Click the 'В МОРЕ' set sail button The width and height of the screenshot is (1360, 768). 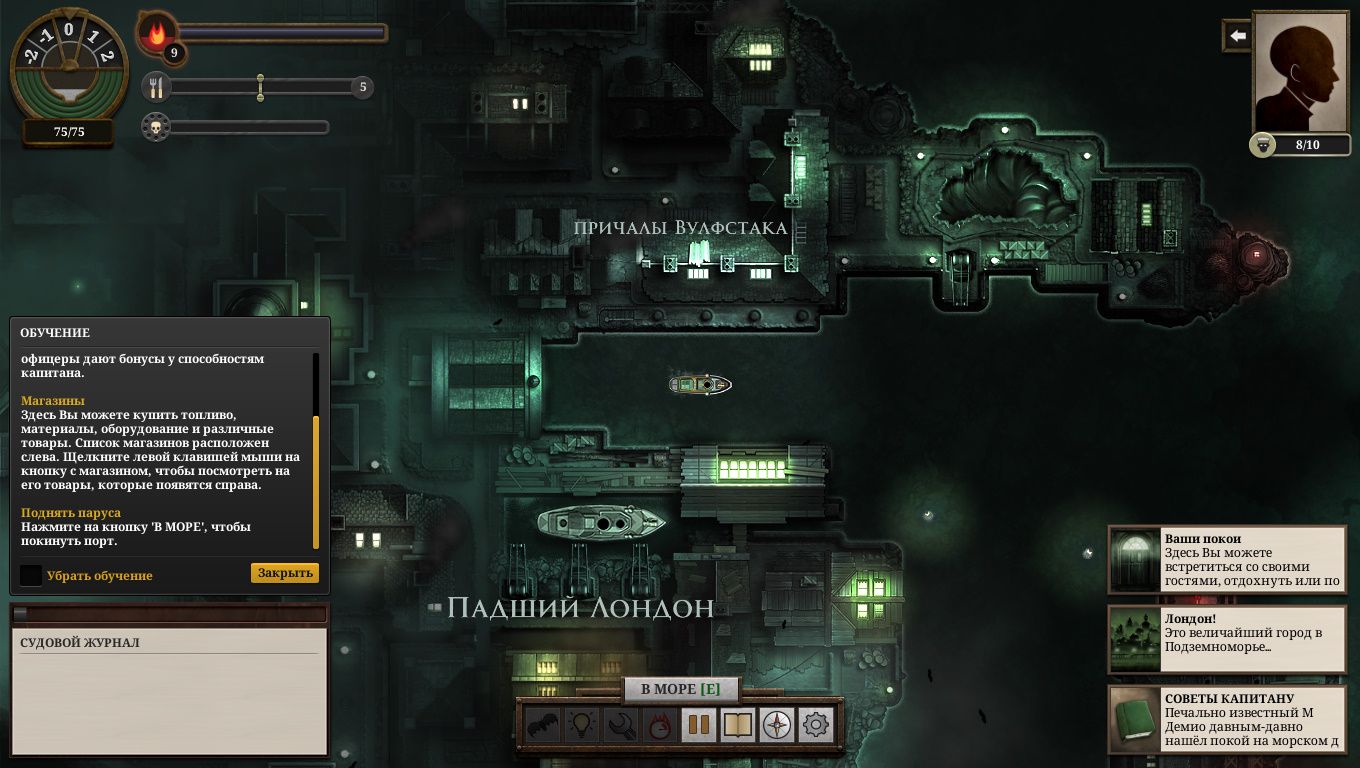point(680,689)
